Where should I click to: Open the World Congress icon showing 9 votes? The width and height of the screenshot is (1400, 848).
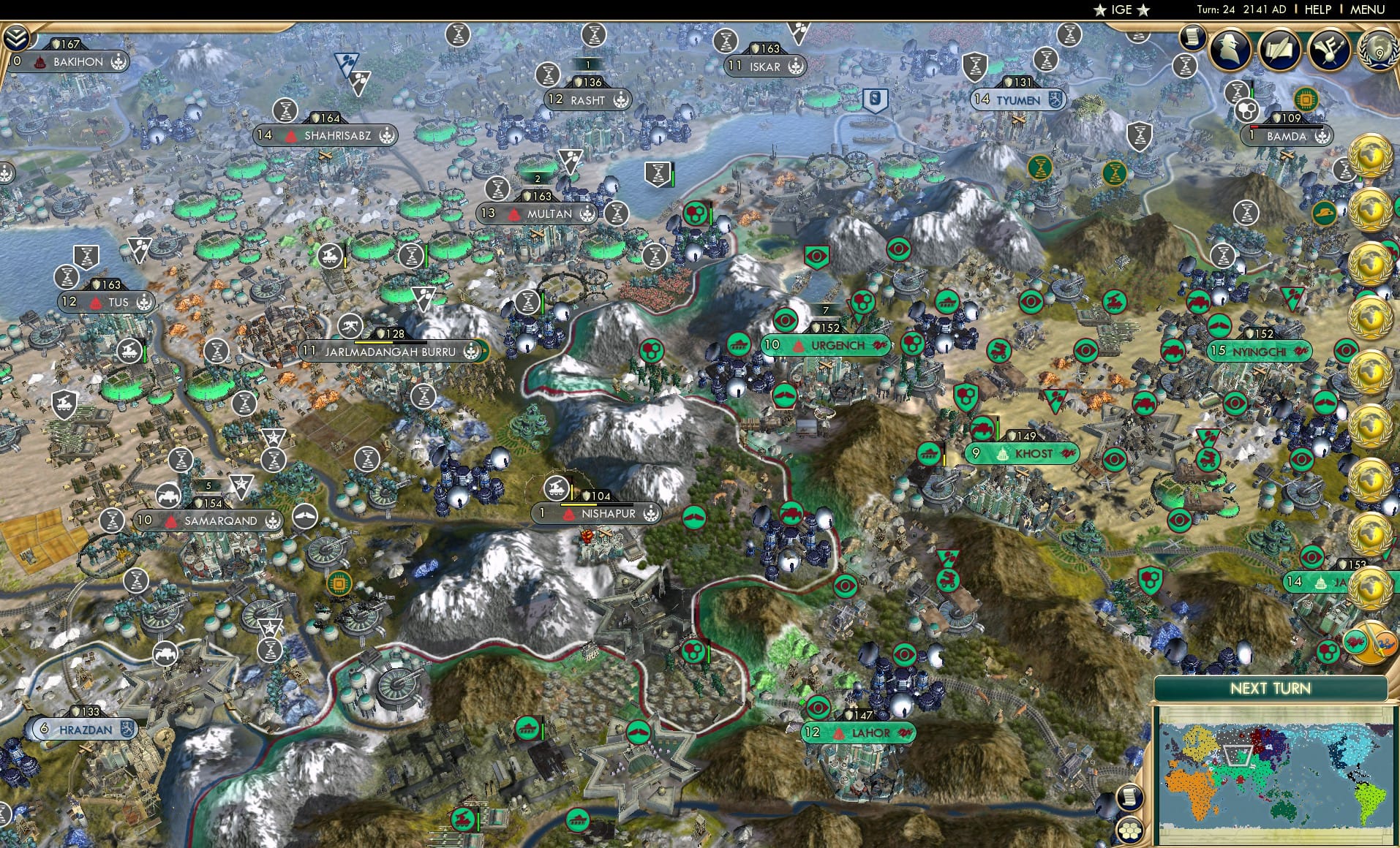tap(1380, 51)
